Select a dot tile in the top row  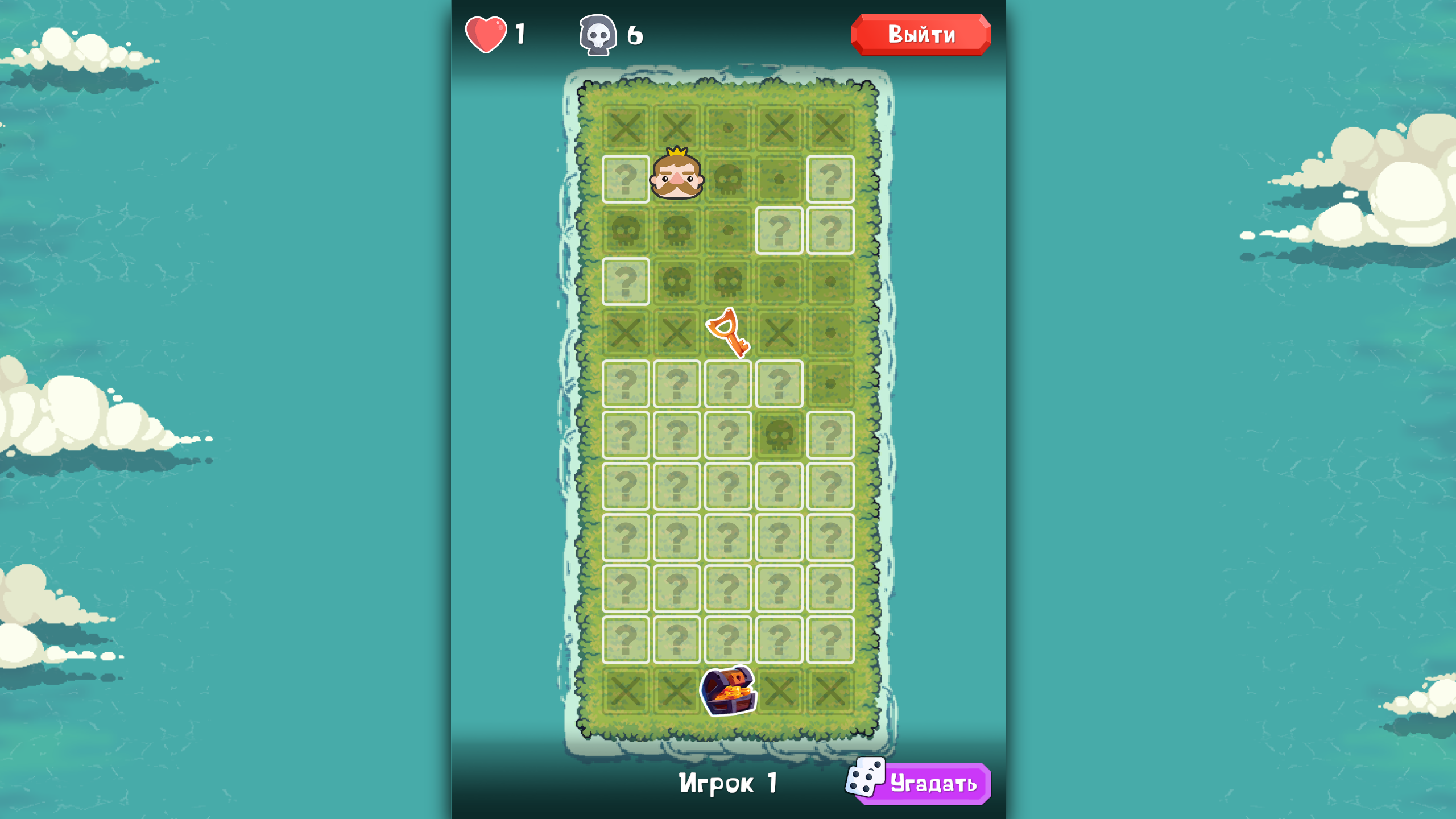pos(728,128)
